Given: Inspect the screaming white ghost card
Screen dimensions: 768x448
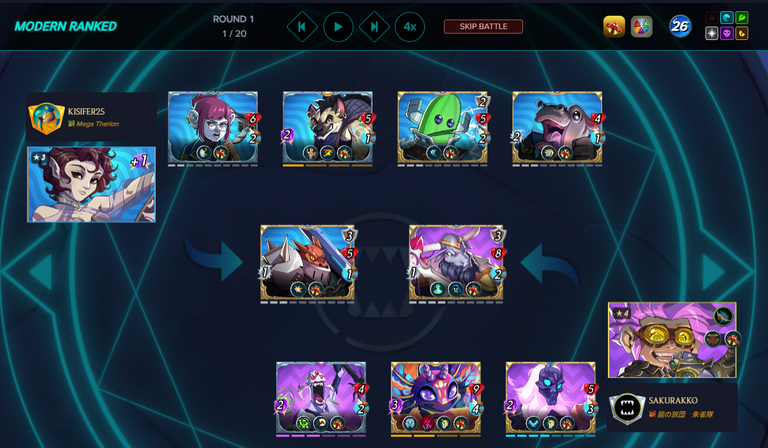Looking at the screenshot, I should [x=321, y=398].
